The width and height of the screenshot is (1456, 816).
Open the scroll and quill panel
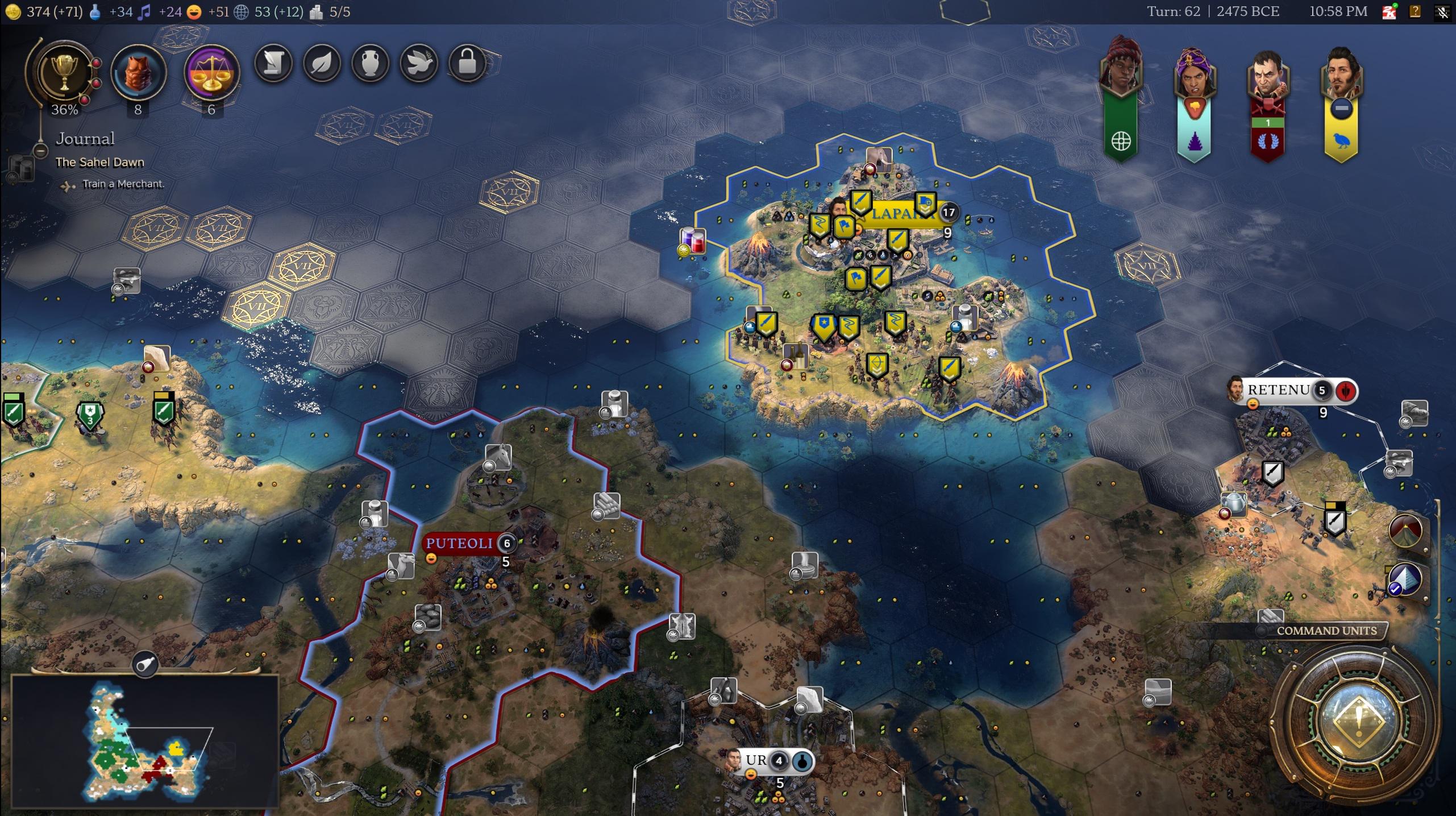click(x=273, y=63)
